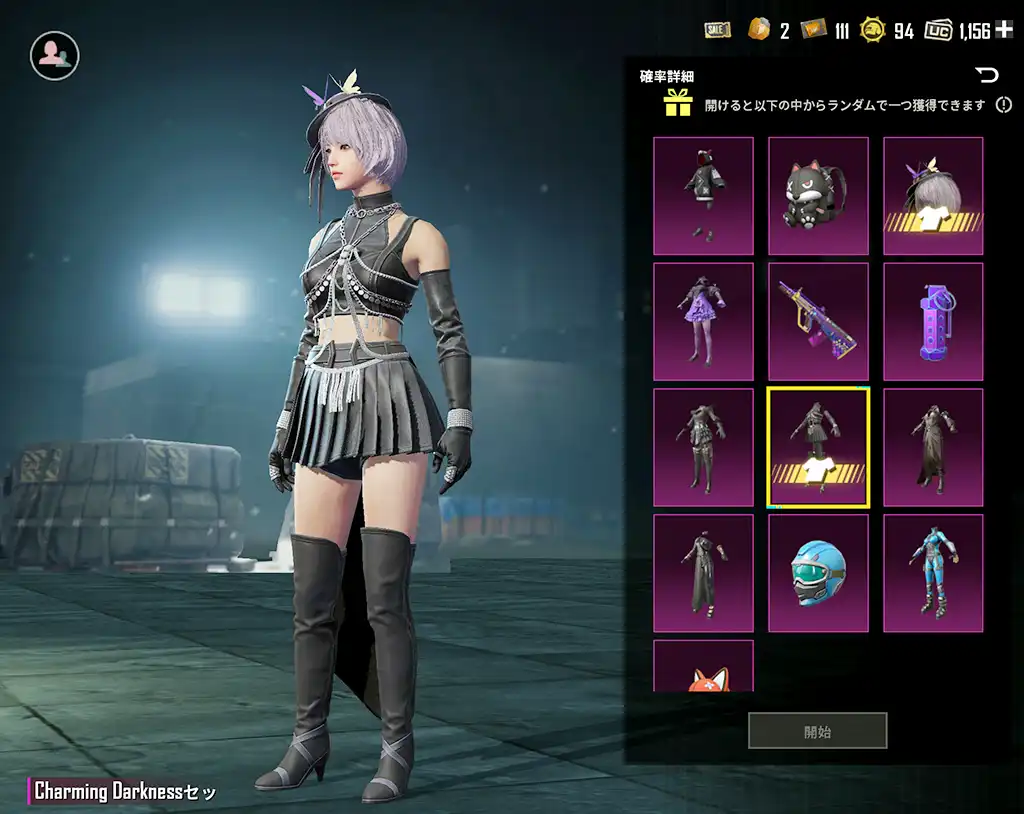Select the purple dress outfit tile

click(x=703, y=322)
